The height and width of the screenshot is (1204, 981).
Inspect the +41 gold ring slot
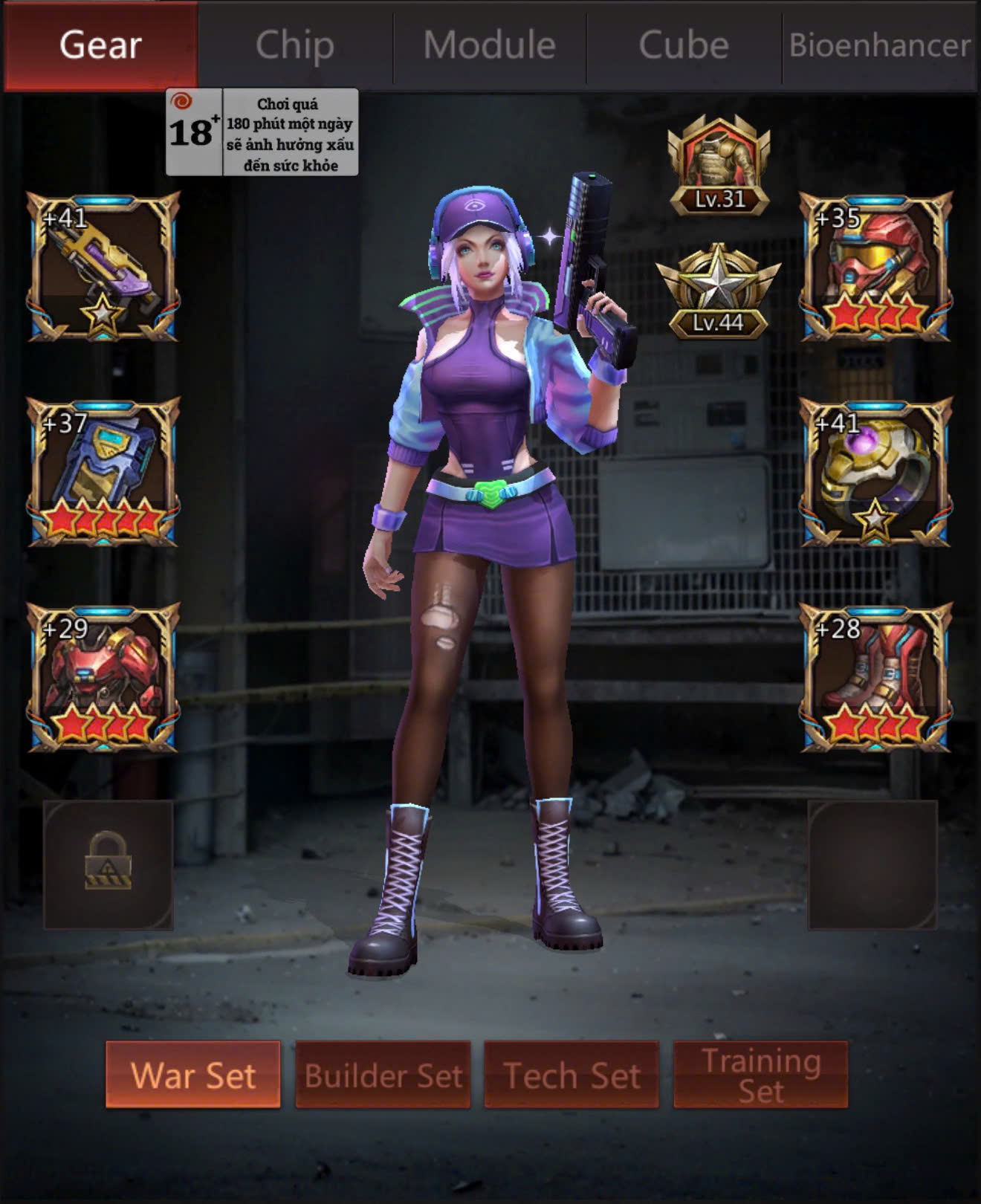[875, 472]
